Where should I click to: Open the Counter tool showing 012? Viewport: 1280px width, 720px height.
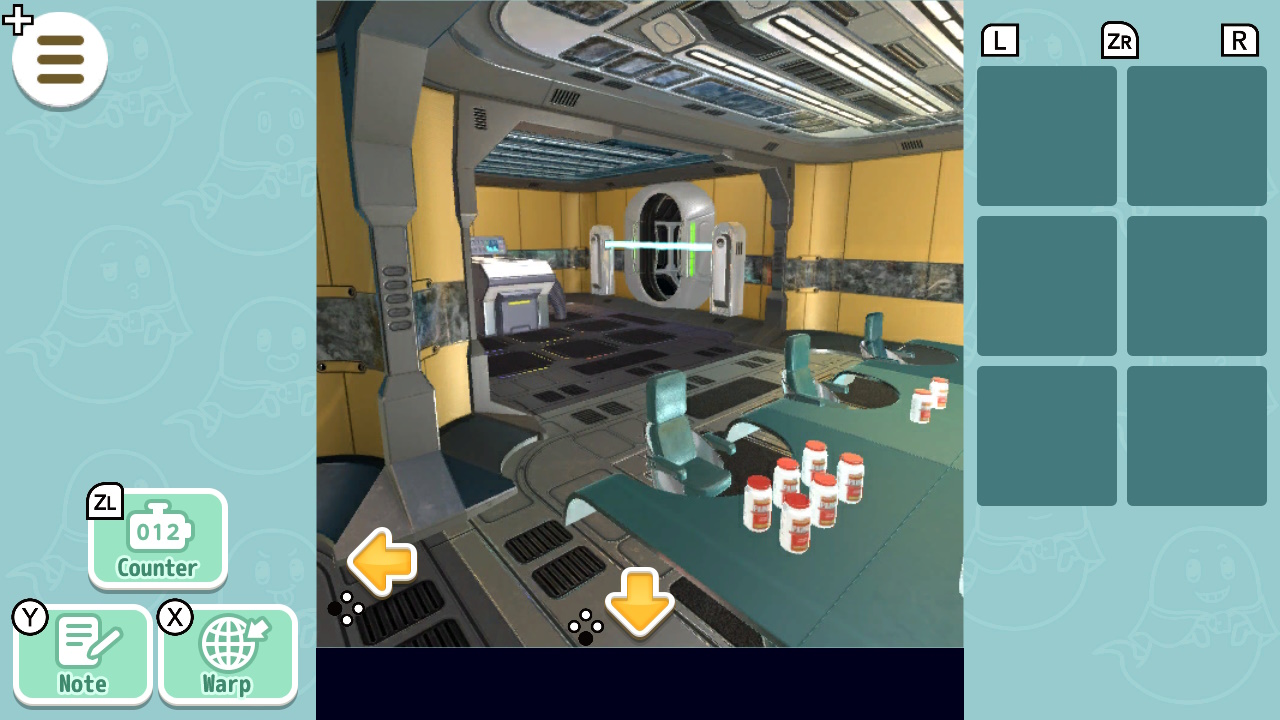(157, 540)
